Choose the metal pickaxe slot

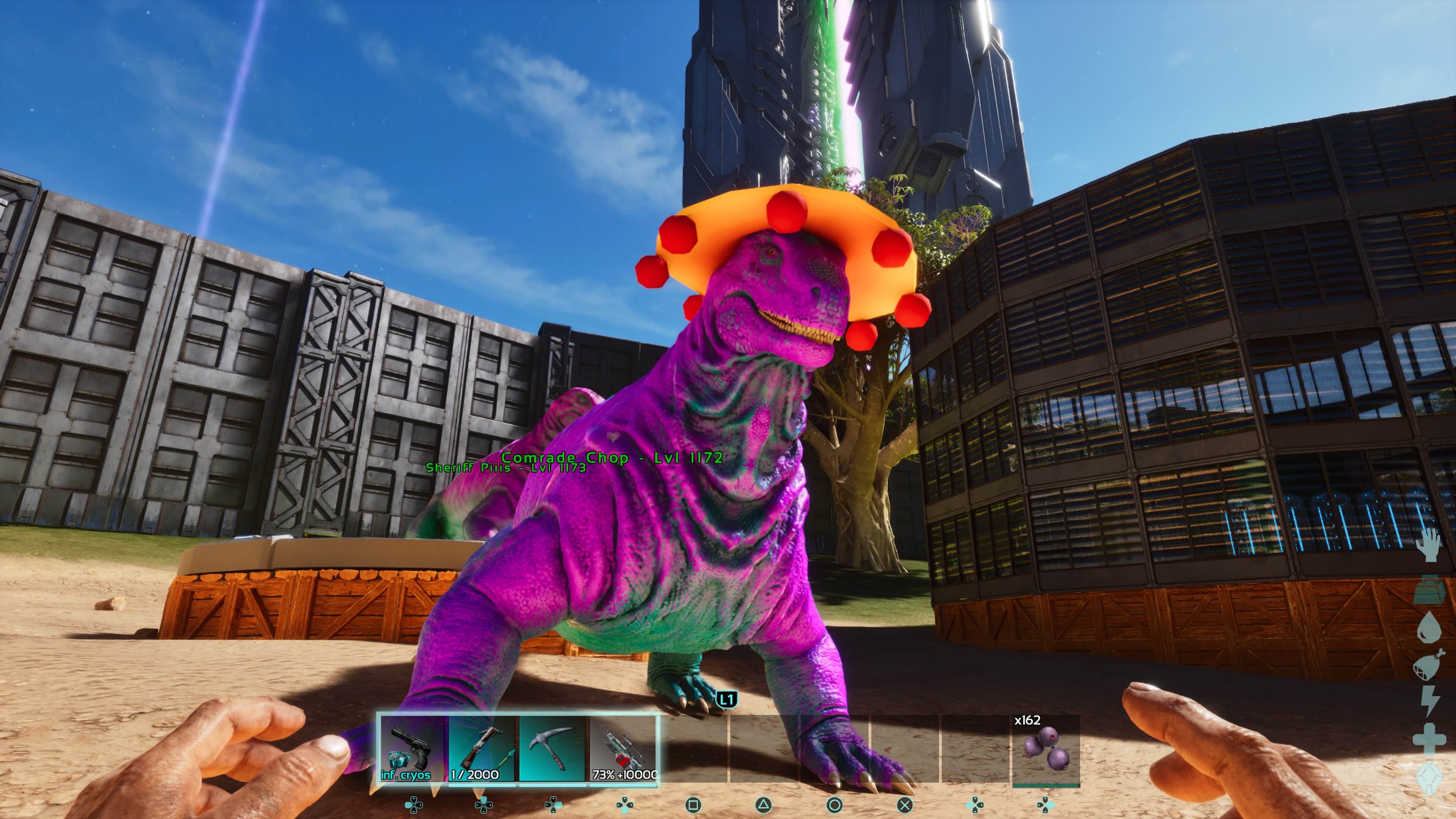[552, 749]
